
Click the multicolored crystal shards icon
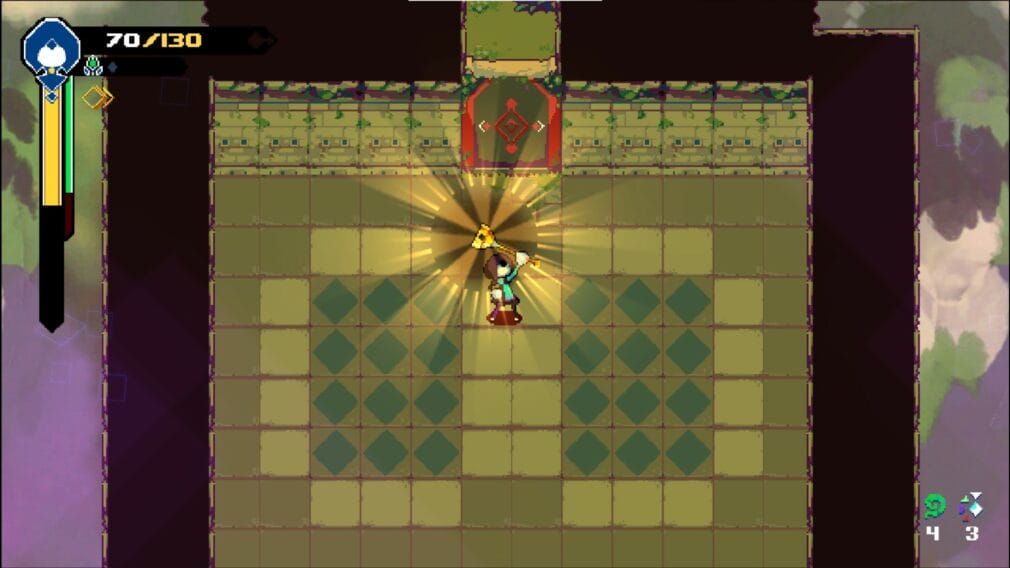pos(970,506)
